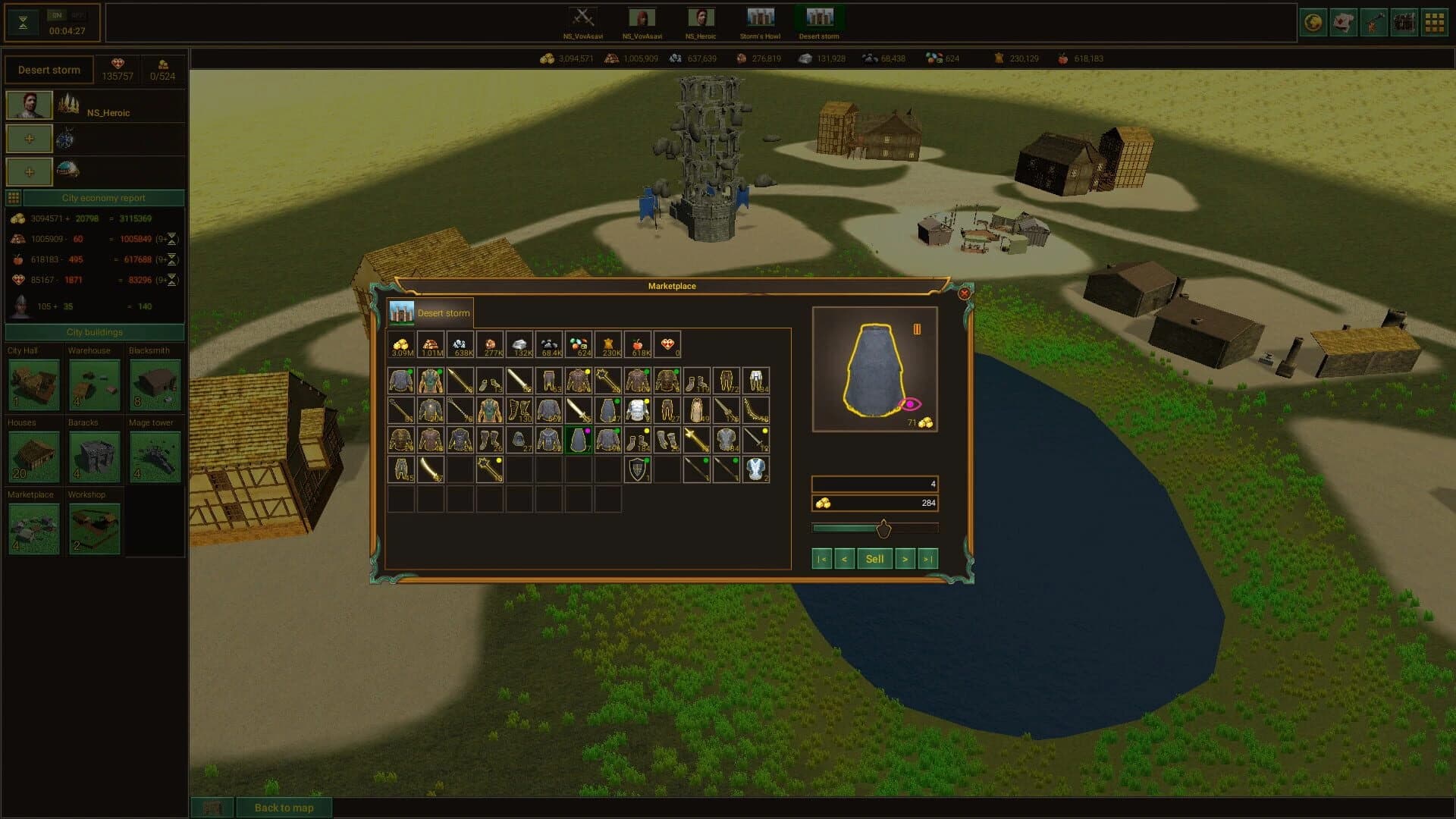The image size is (1456, 819).
Task: Jump to the last page with the >| button
Action: (927, 558)
